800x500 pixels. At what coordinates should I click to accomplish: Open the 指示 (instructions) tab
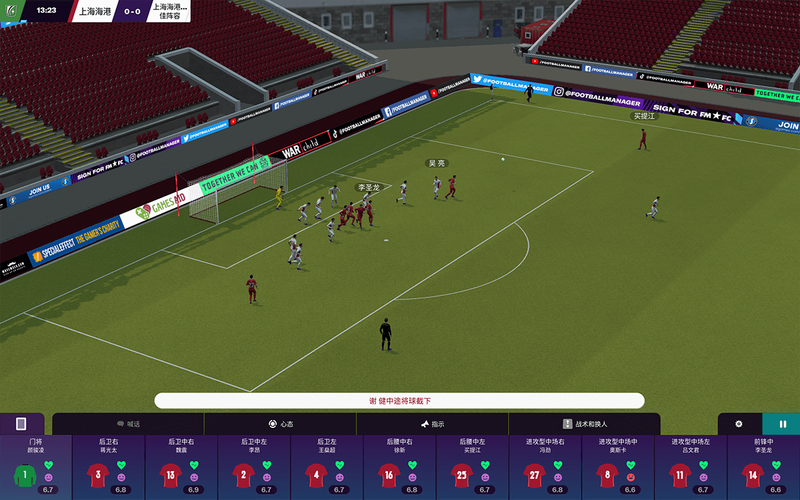[432, 424]
